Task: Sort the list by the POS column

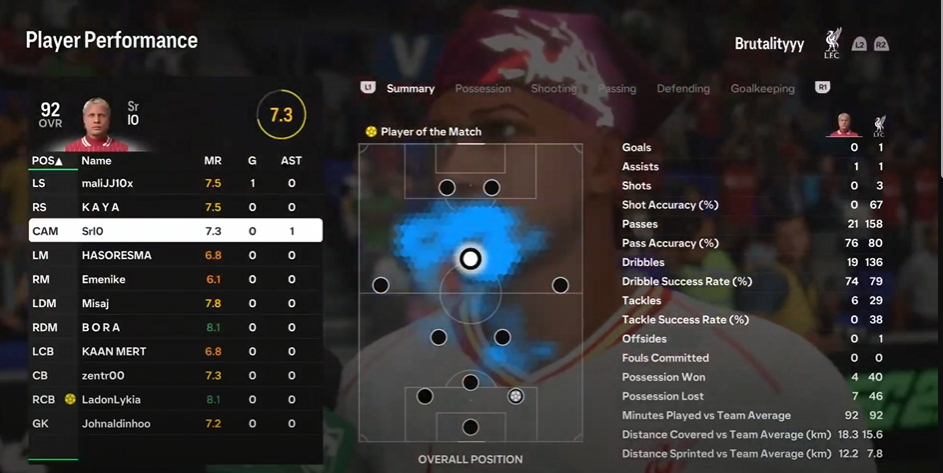Action: [47, 160]
